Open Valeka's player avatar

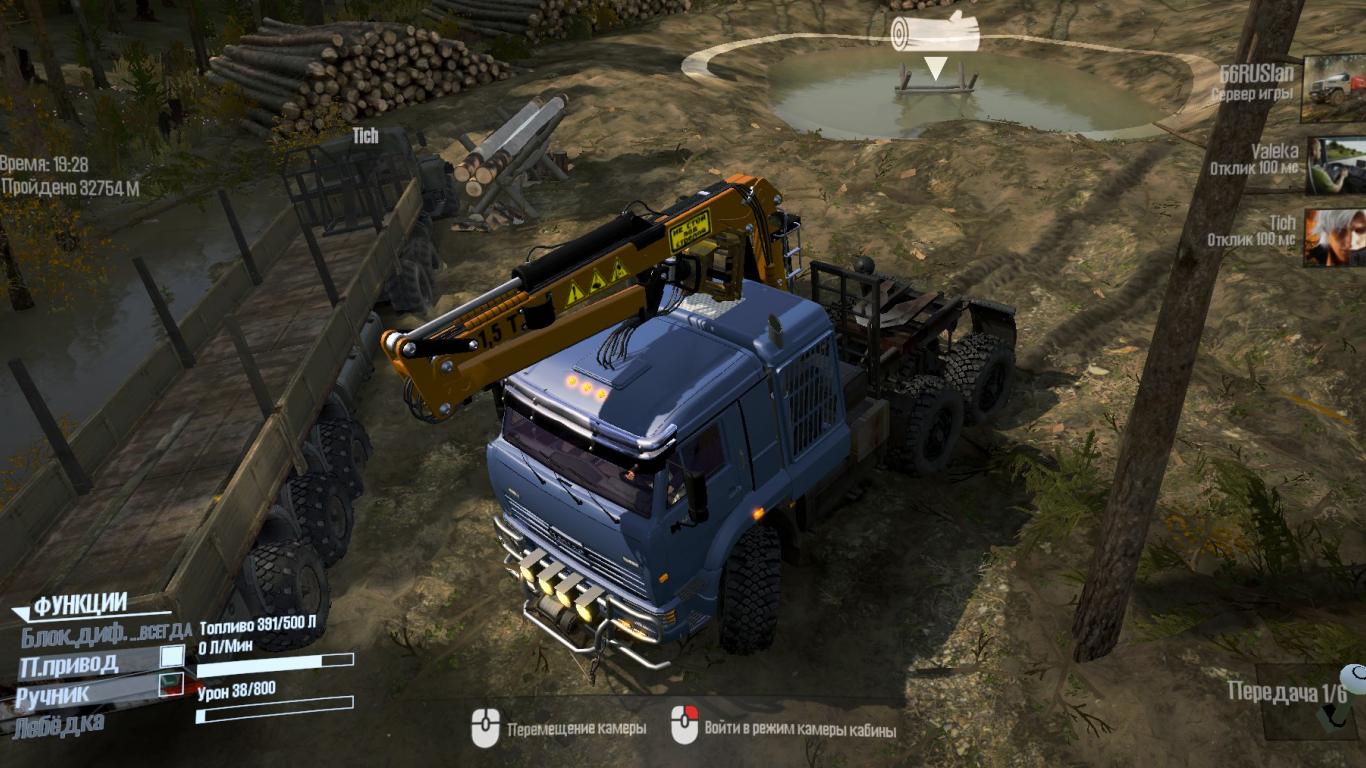coord(1336,165)
